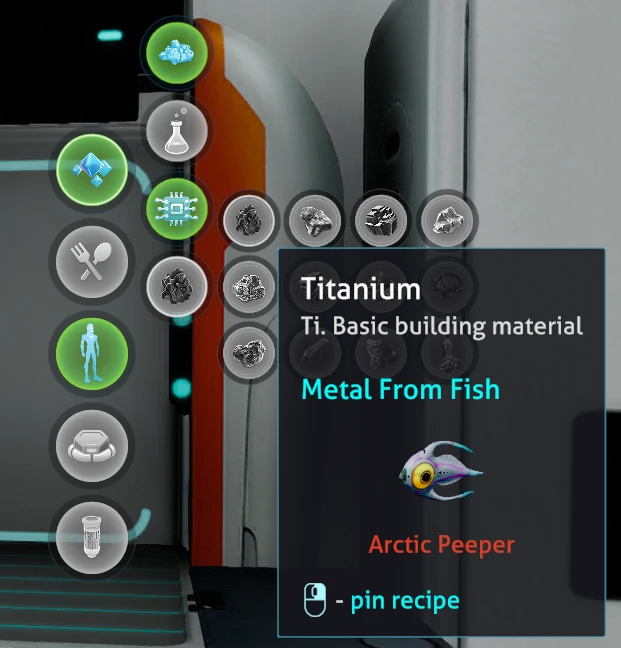Craft the highlighted Titanium recipe icon
621x648 pixels.
[177, 288]
